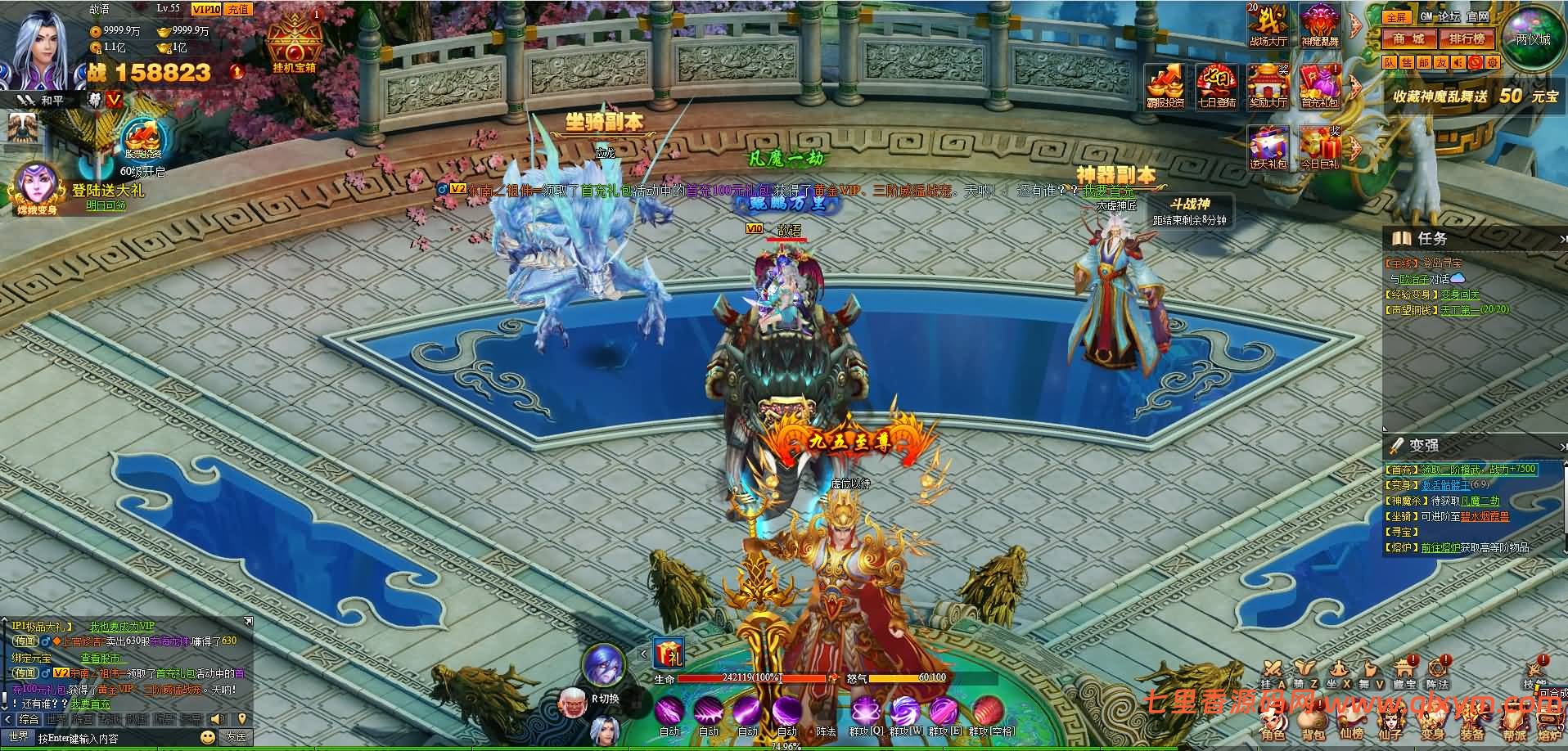Click the 发送 send chat button
The width and height of the screenshot is (1568, 751).
pyautogui.click(x=236, y=737)
